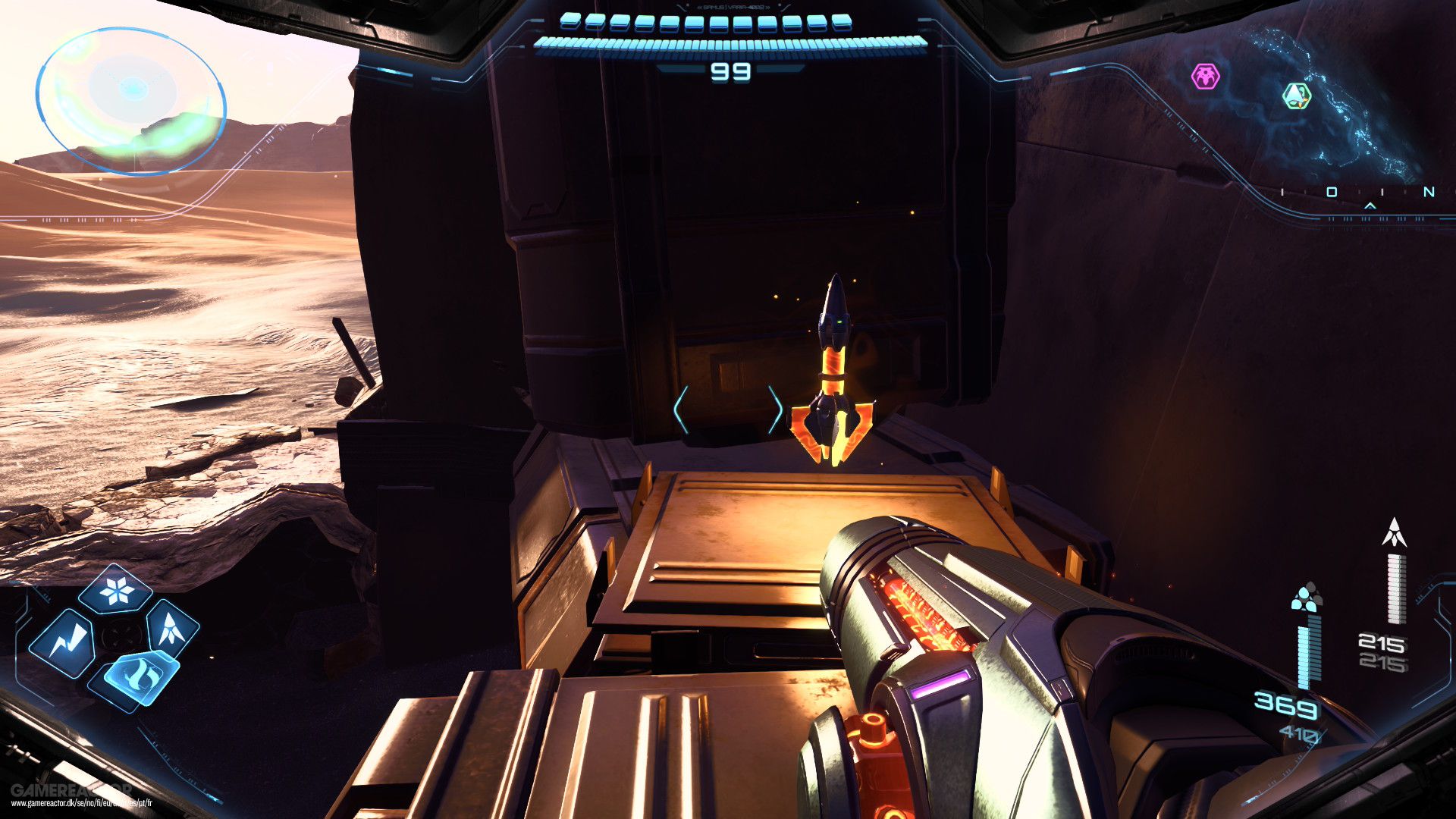Select the SAMUS VARIA-4002 label at the top

(x=733, y=8)
